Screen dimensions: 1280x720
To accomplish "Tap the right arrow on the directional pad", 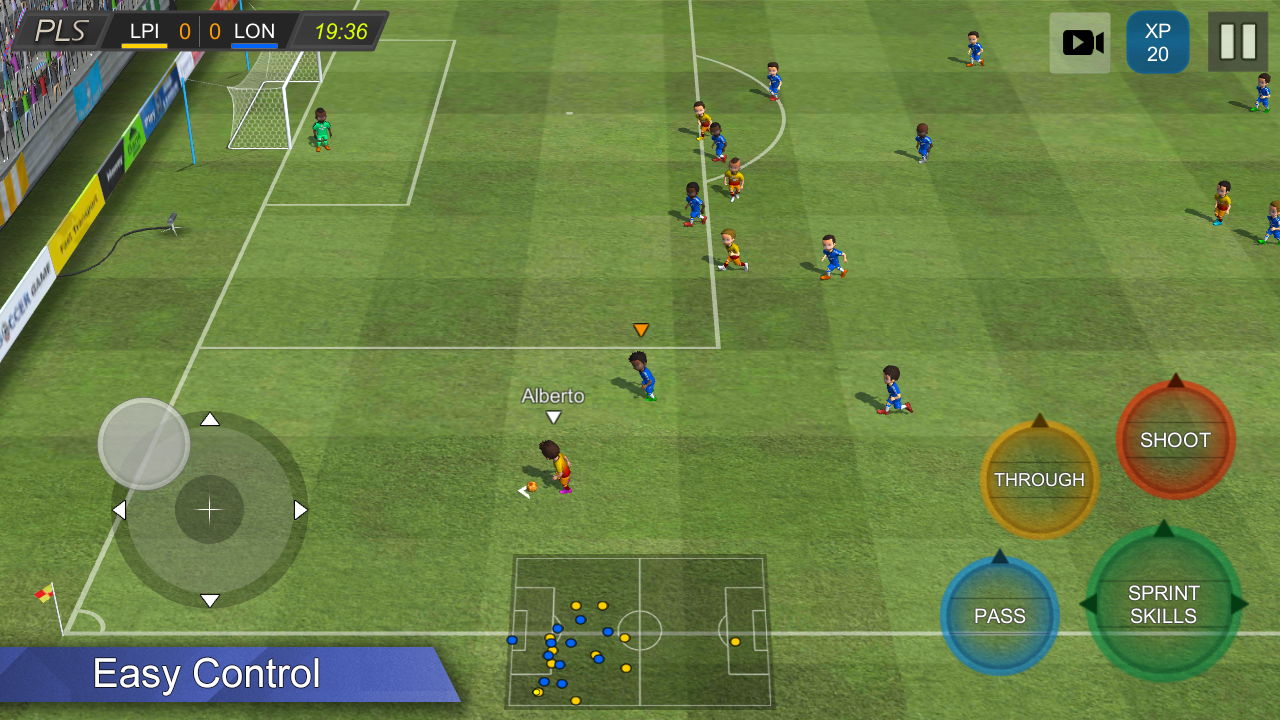I will [x=297, y=509].
